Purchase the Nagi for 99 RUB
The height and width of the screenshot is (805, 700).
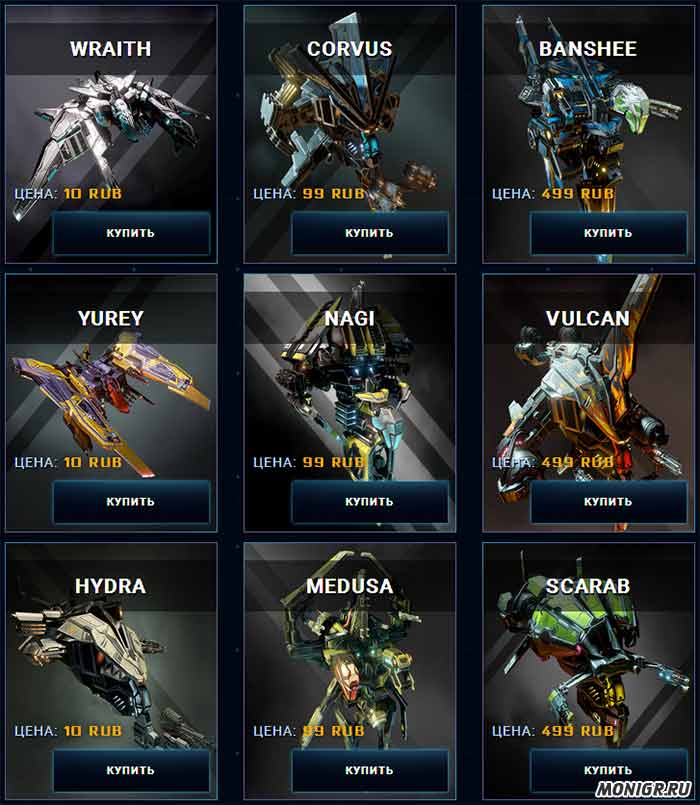369,502
